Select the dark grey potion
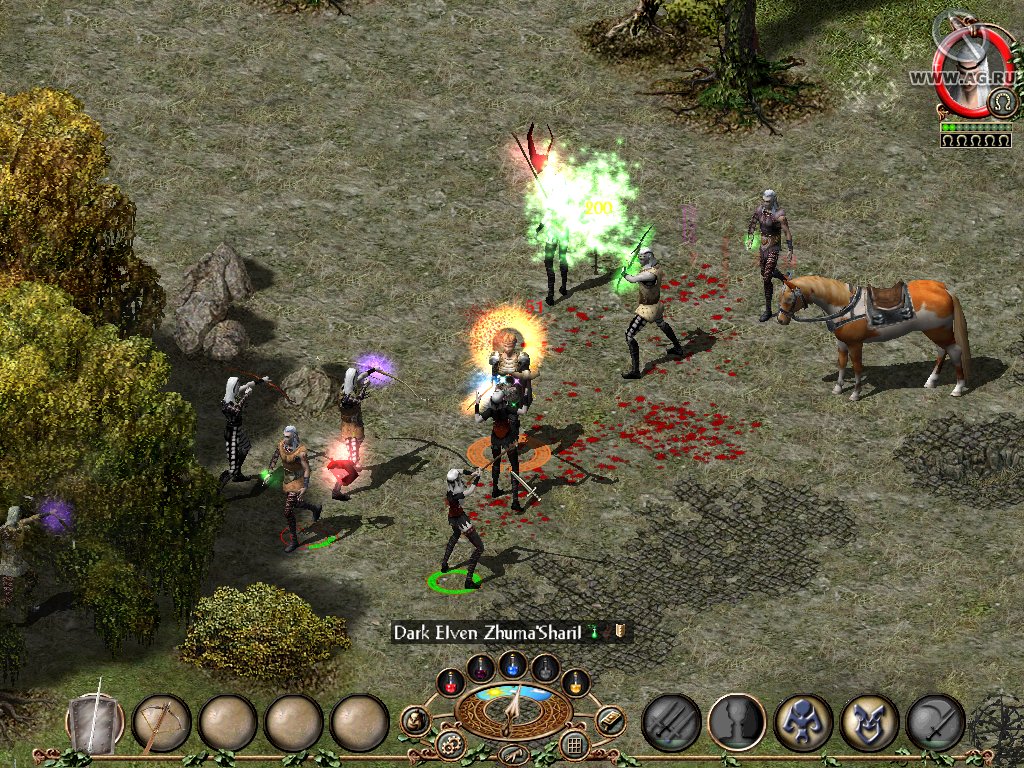The width and height of the screenshot is (1024, 768). 545,667
